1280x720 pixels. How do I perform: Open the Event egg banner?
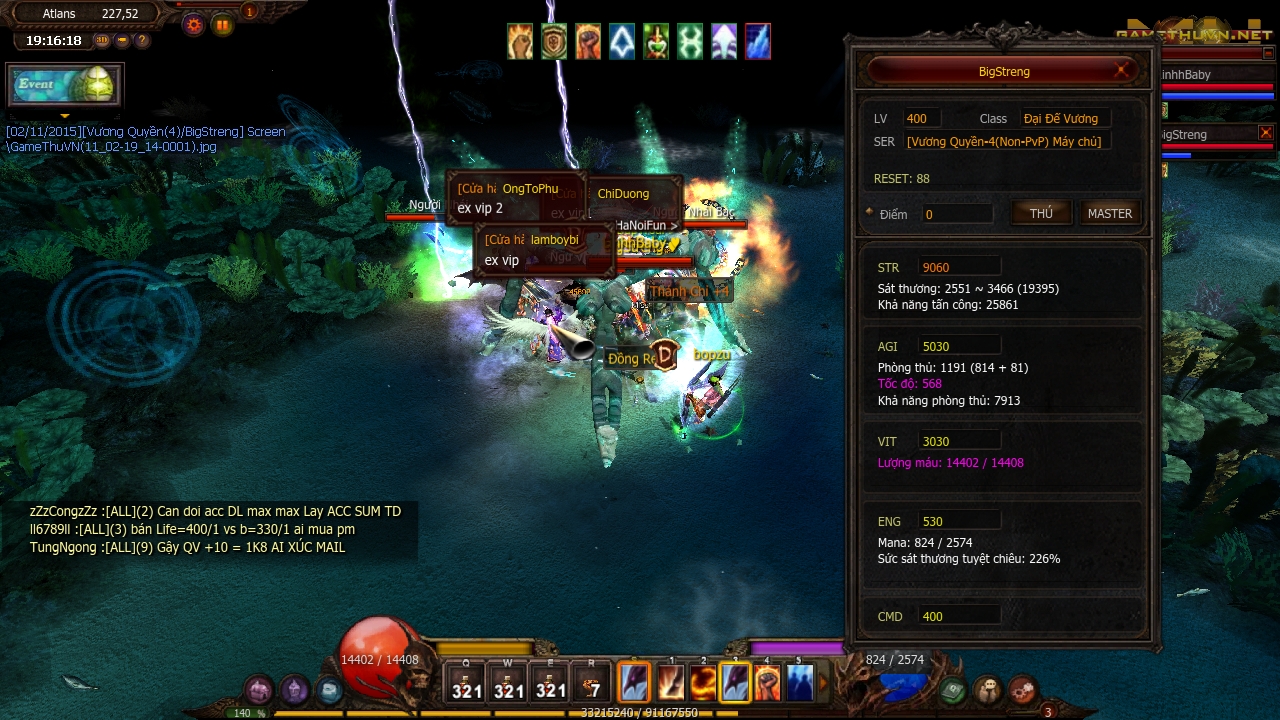65,85
